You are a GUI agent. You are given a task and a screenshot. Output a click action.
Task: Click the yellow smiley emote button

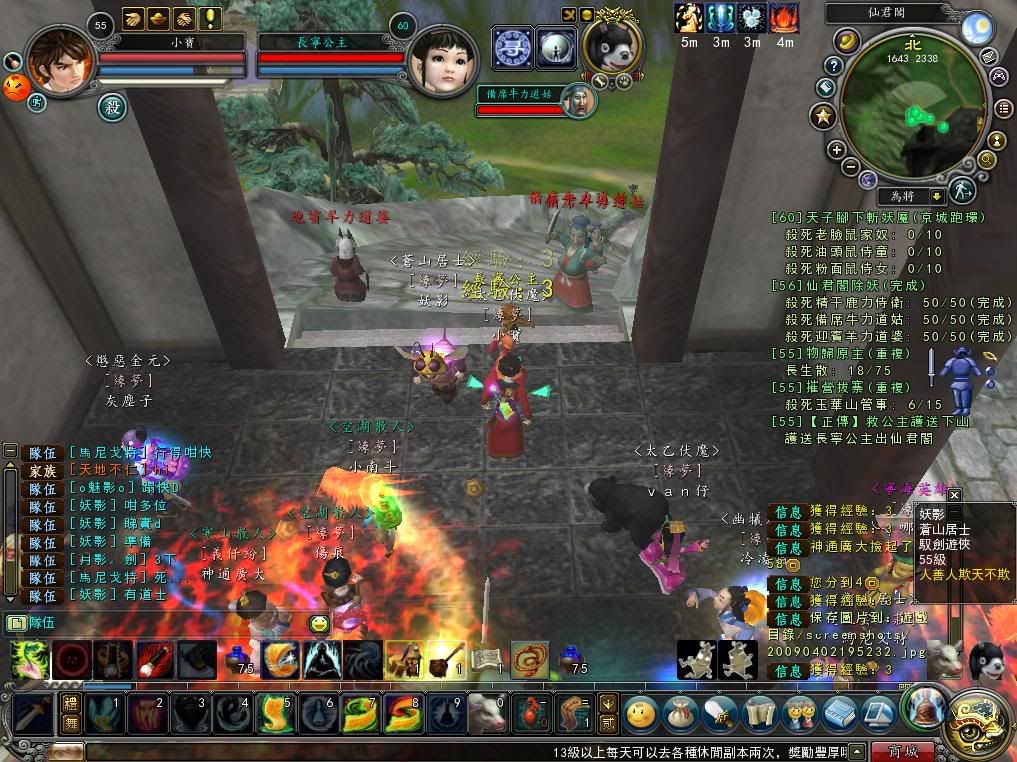click(319, 624)
